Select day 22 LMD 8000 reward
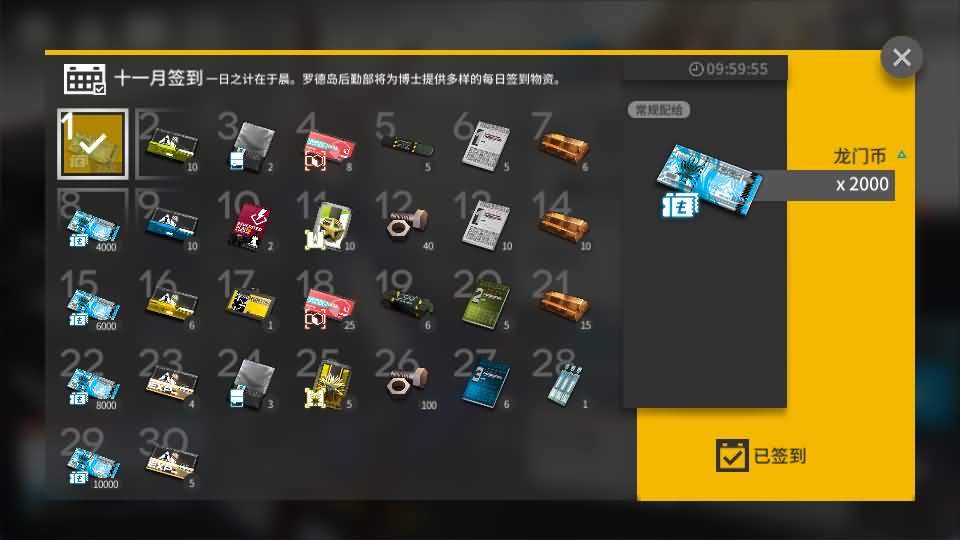Screen dimensions: 960x540 [x=92, y=381]
